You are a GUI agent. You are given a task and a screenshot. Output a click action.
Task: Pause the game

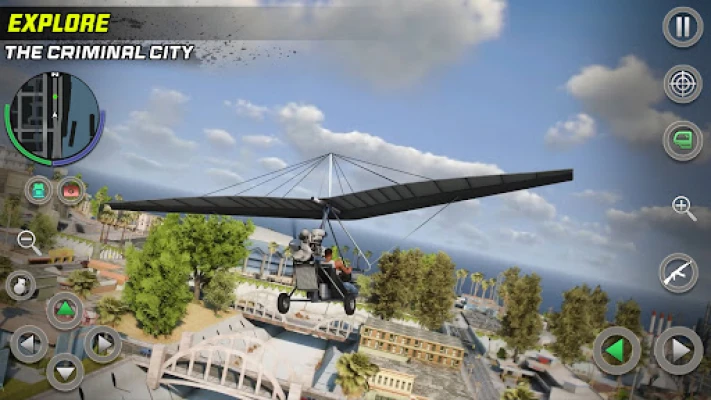click(682, 27)
